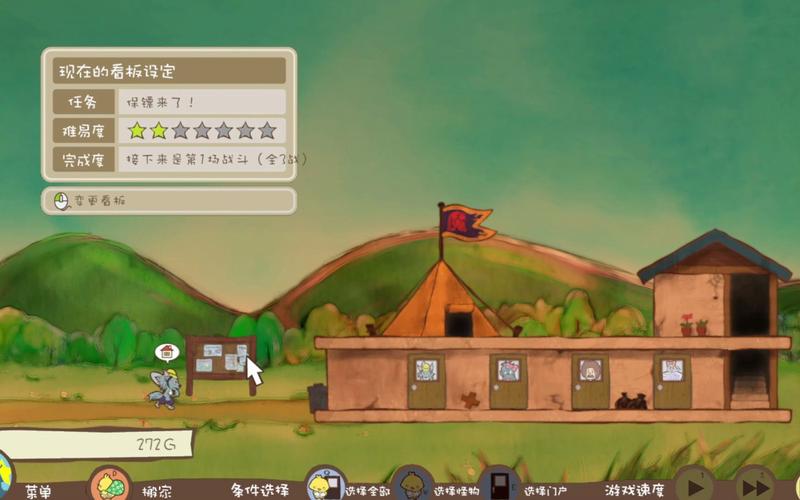Viewport: 800px width, 500px height.
Task: Click the 变更看板 change board button
Action: point(168,201)
